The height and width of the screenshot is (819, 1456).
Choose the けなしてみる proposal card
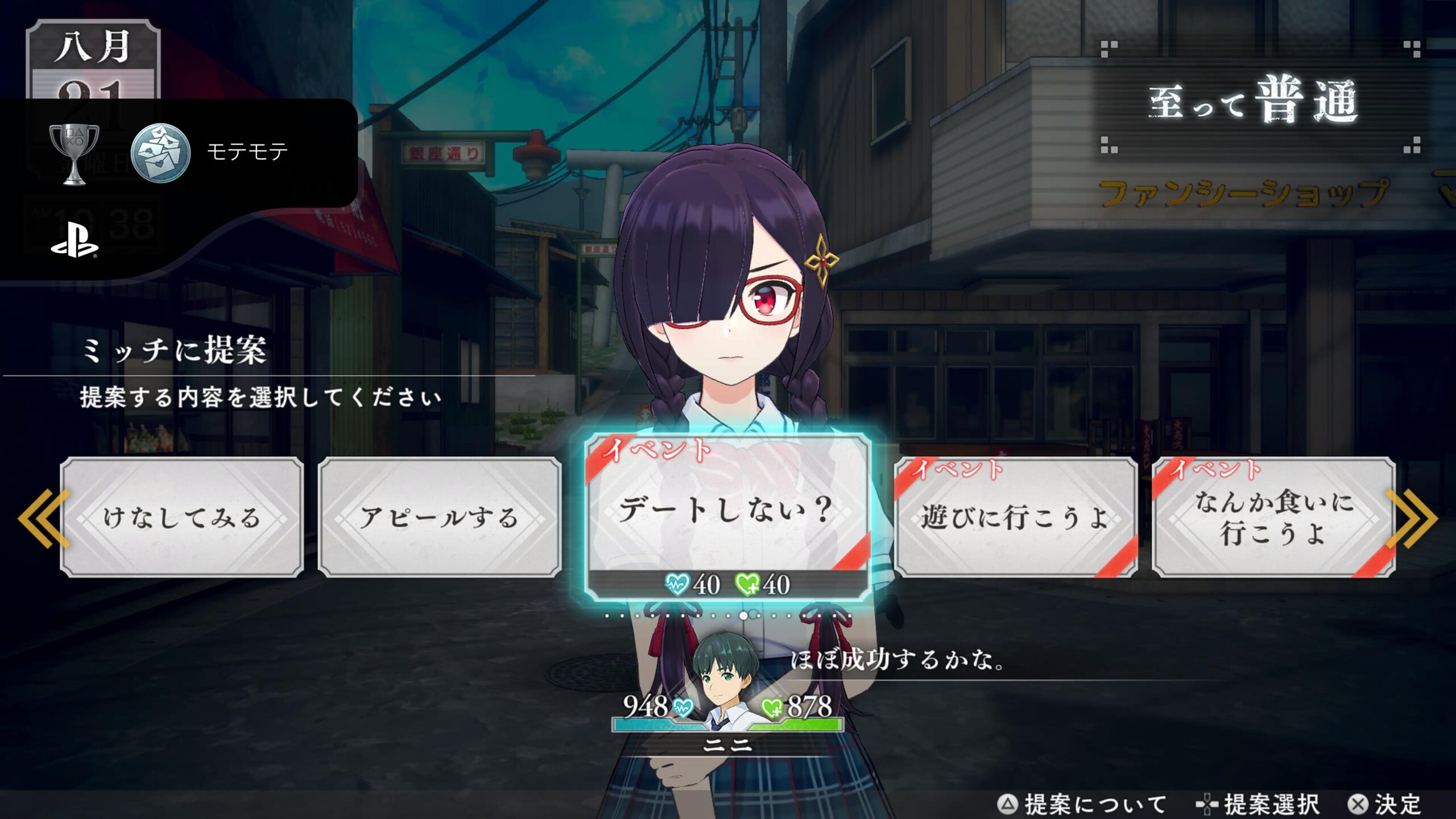point(181,517)
